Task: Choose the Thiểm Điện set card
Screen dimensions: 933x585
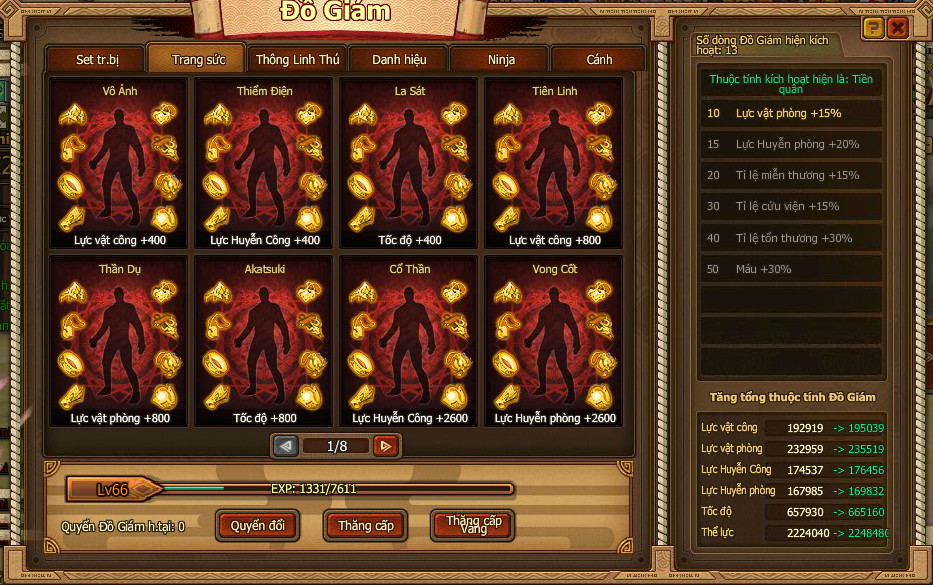Action: pyautogui.click(x=264, y=163)
